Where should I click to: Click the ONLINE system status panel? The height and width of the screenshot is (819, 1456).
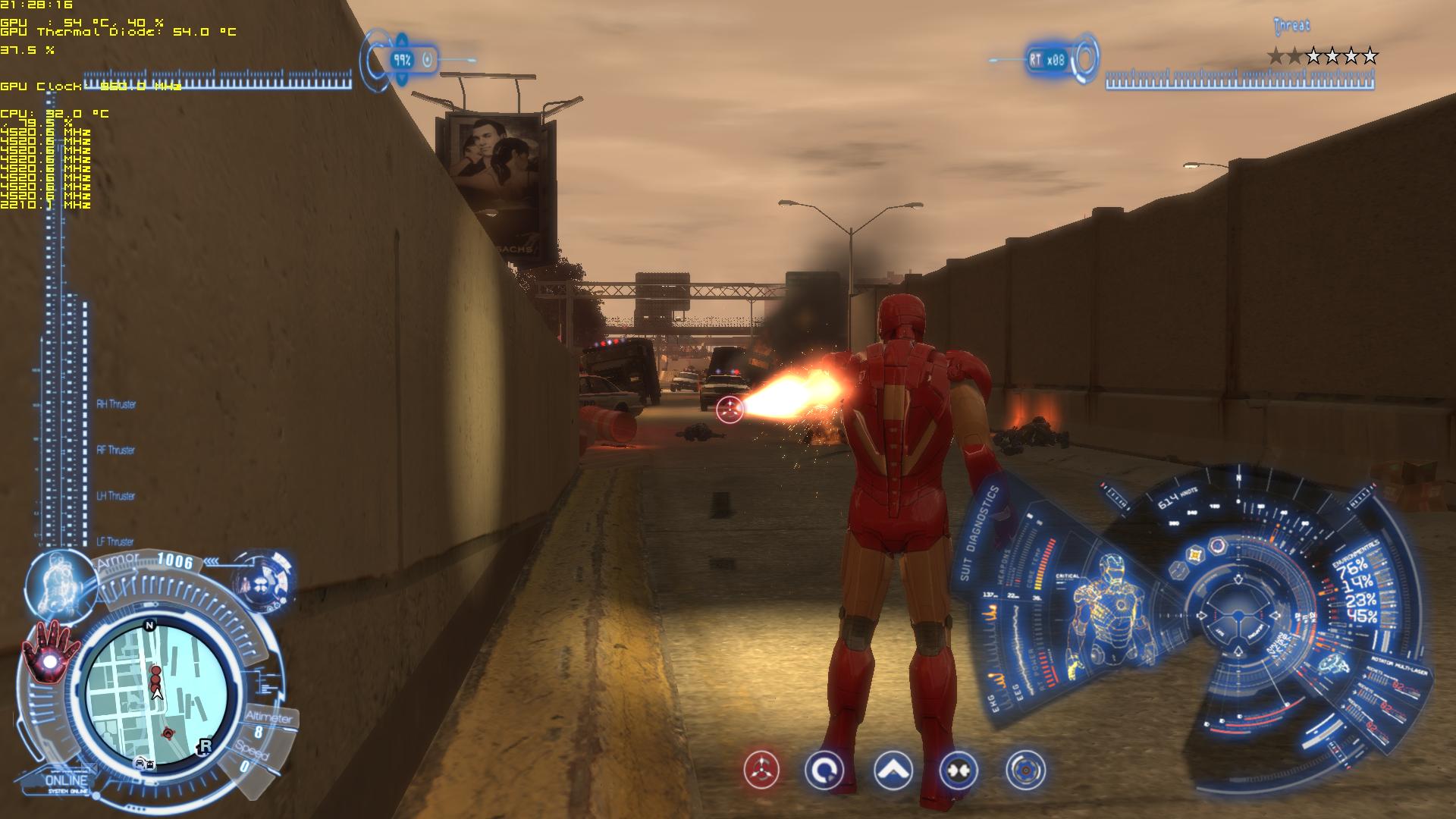(x=67, y=782)
